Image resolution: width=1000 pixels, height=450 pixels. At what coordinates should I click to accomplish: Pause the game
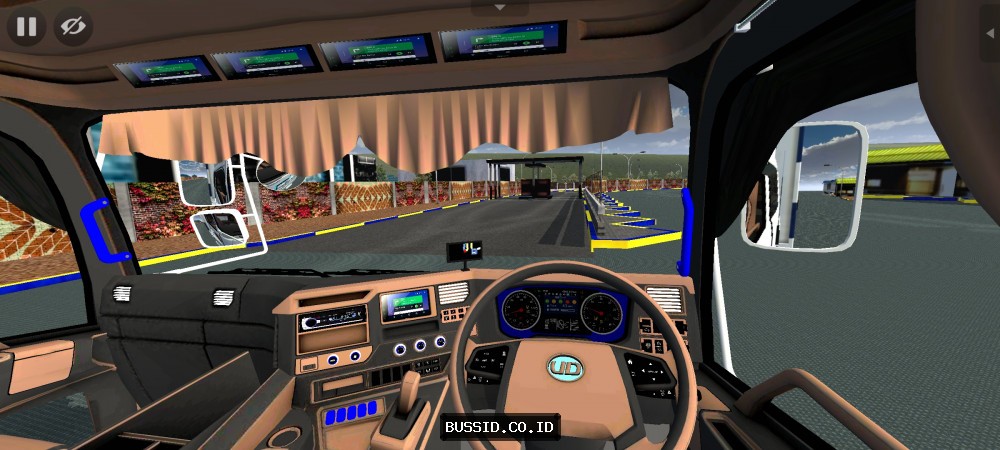26,27
